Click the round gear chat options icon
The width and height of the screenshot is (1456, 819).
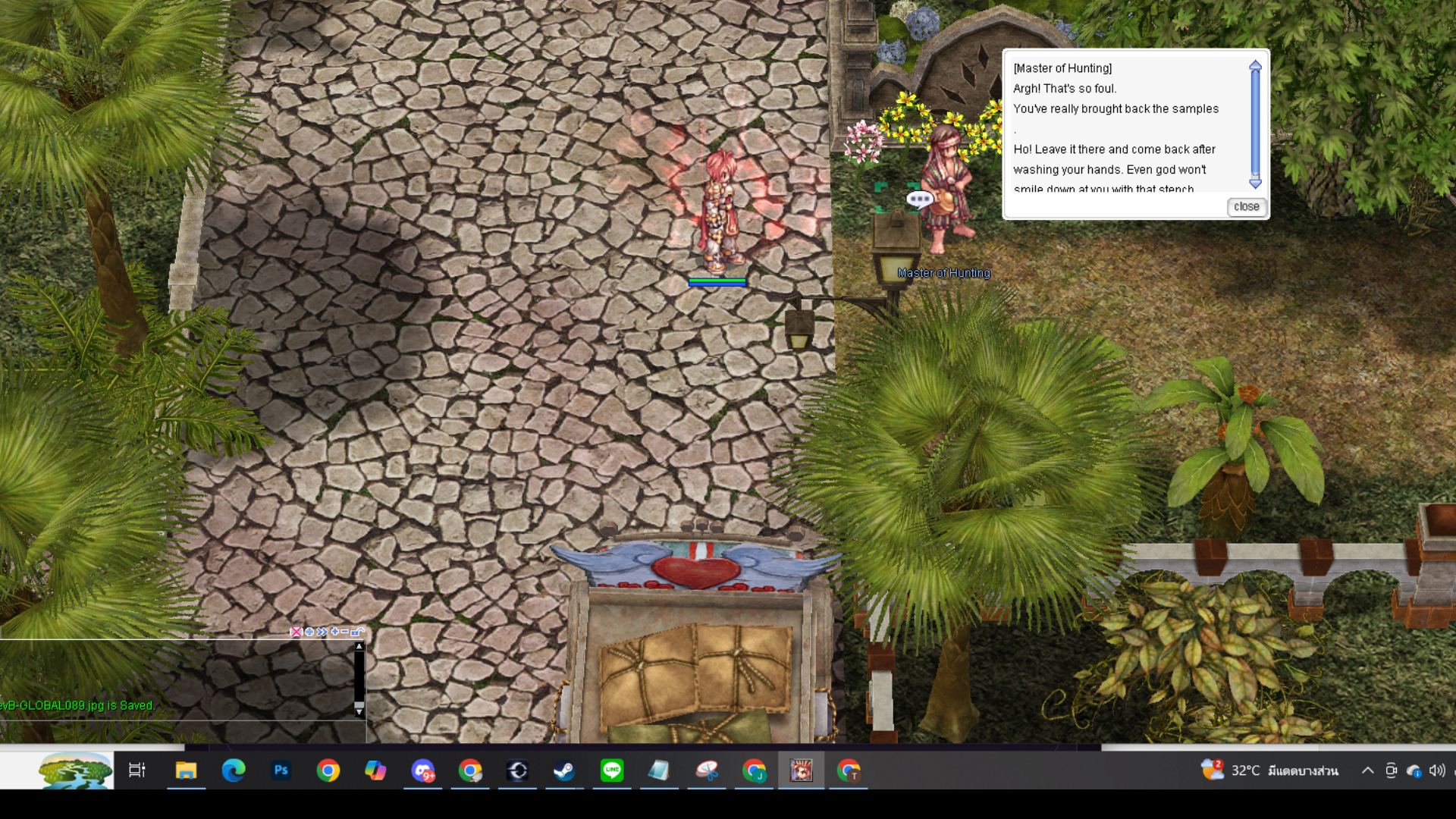(x=309, y=632)
